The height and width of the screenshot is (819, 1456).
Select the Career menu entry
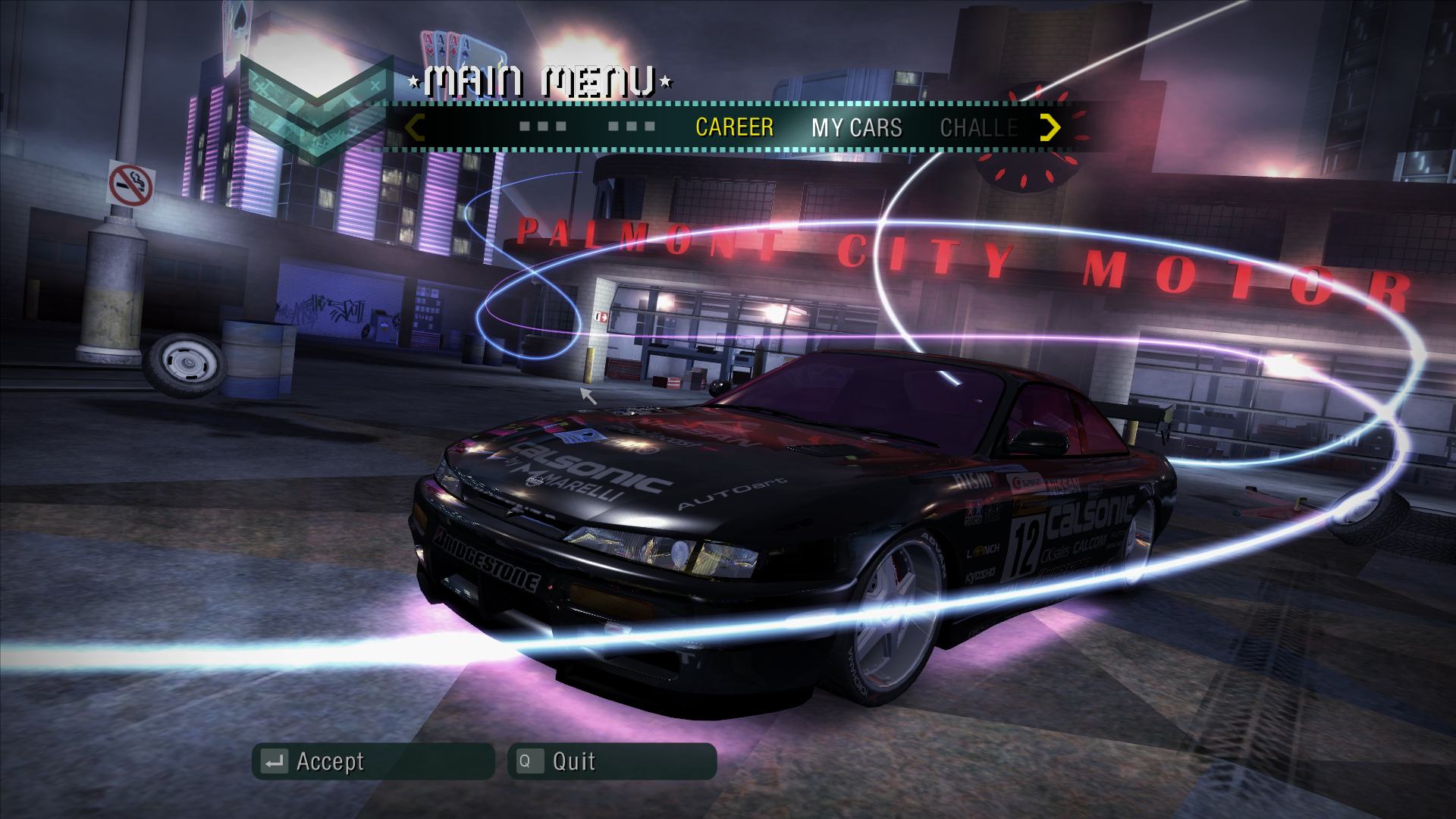click(734, 127)
